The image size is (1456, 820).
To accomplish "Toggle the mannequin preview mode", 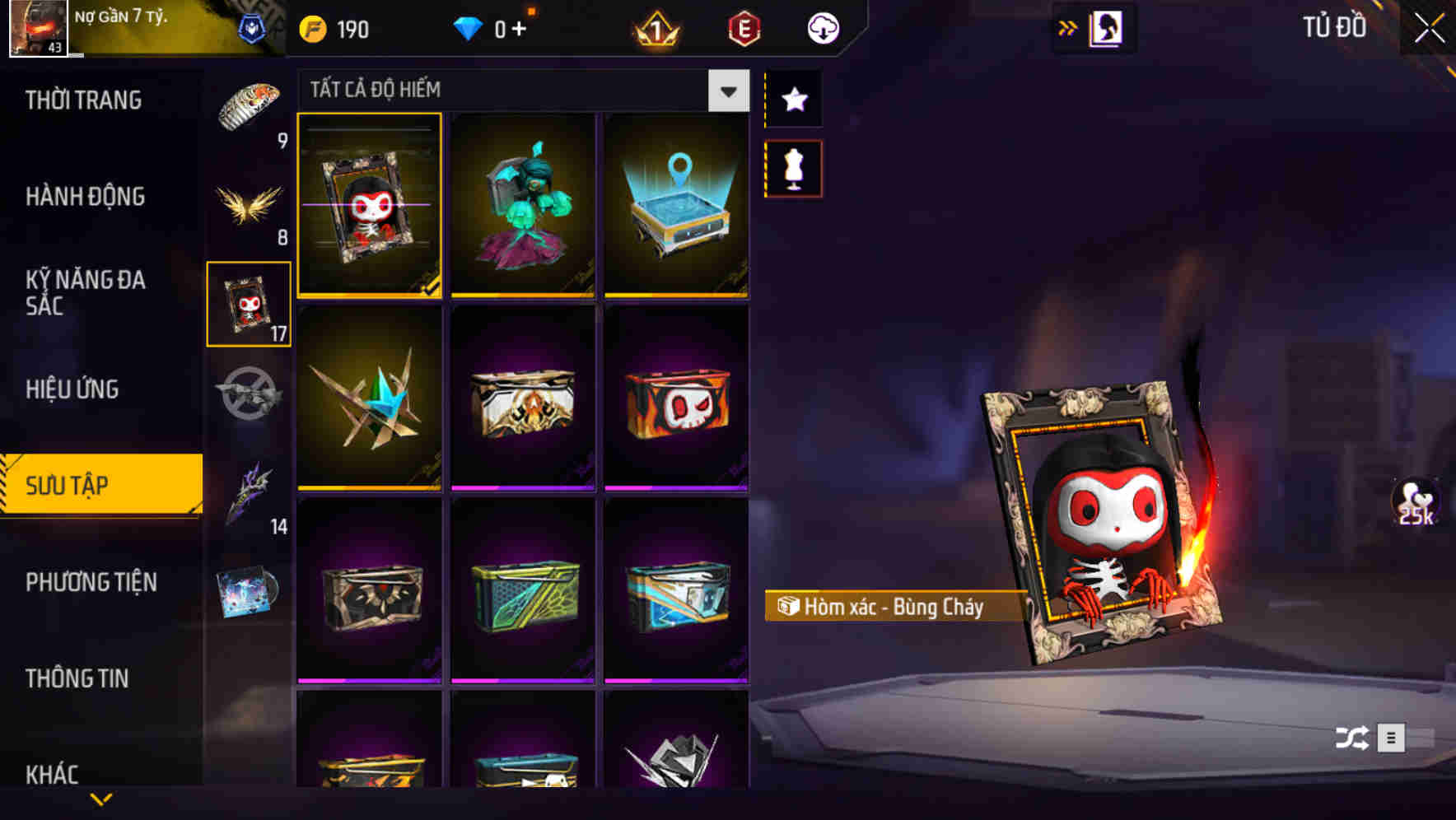I will (793, 167).
